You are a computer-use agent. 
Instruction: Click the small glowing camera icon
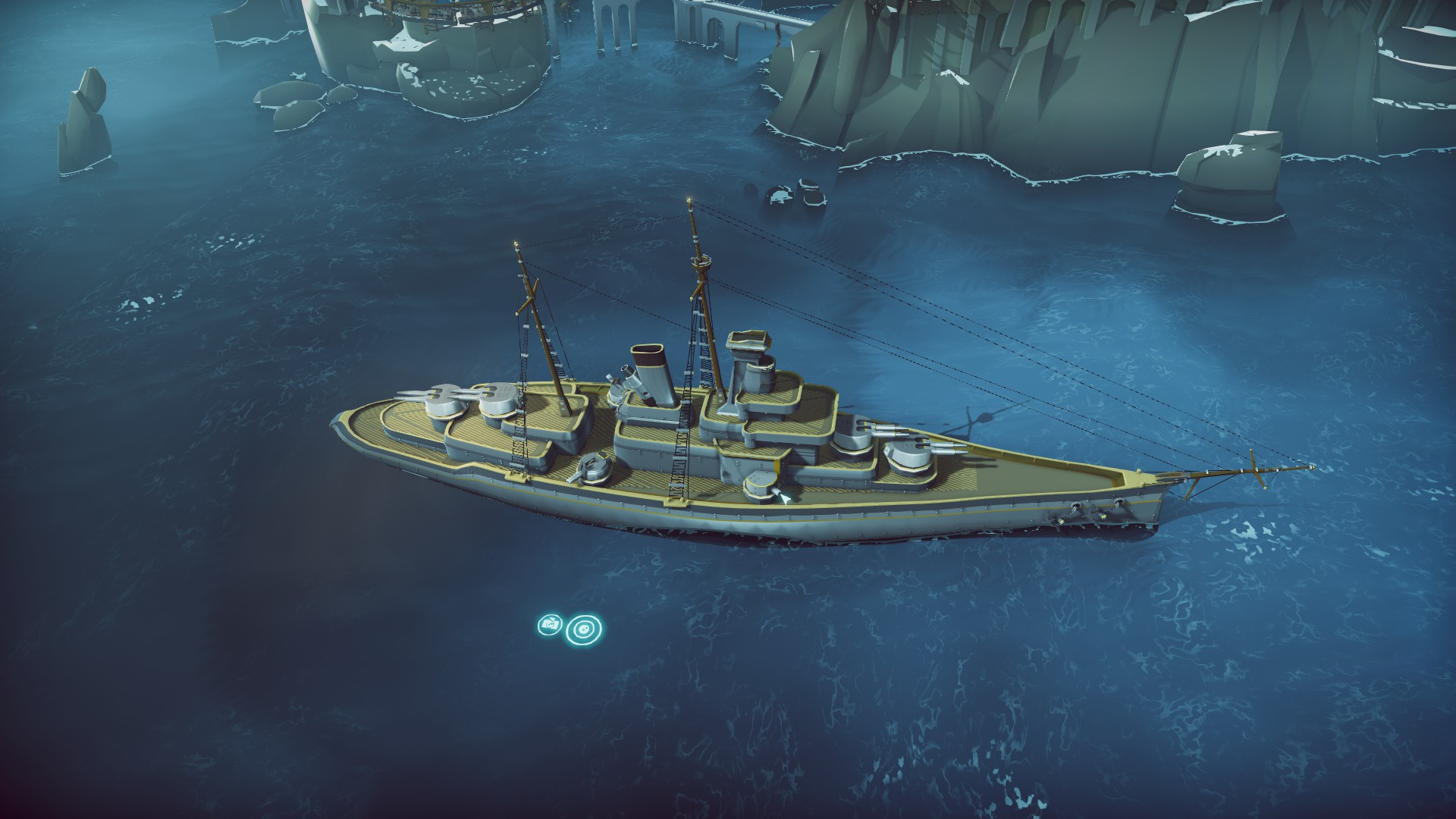[x=549, y=625]
